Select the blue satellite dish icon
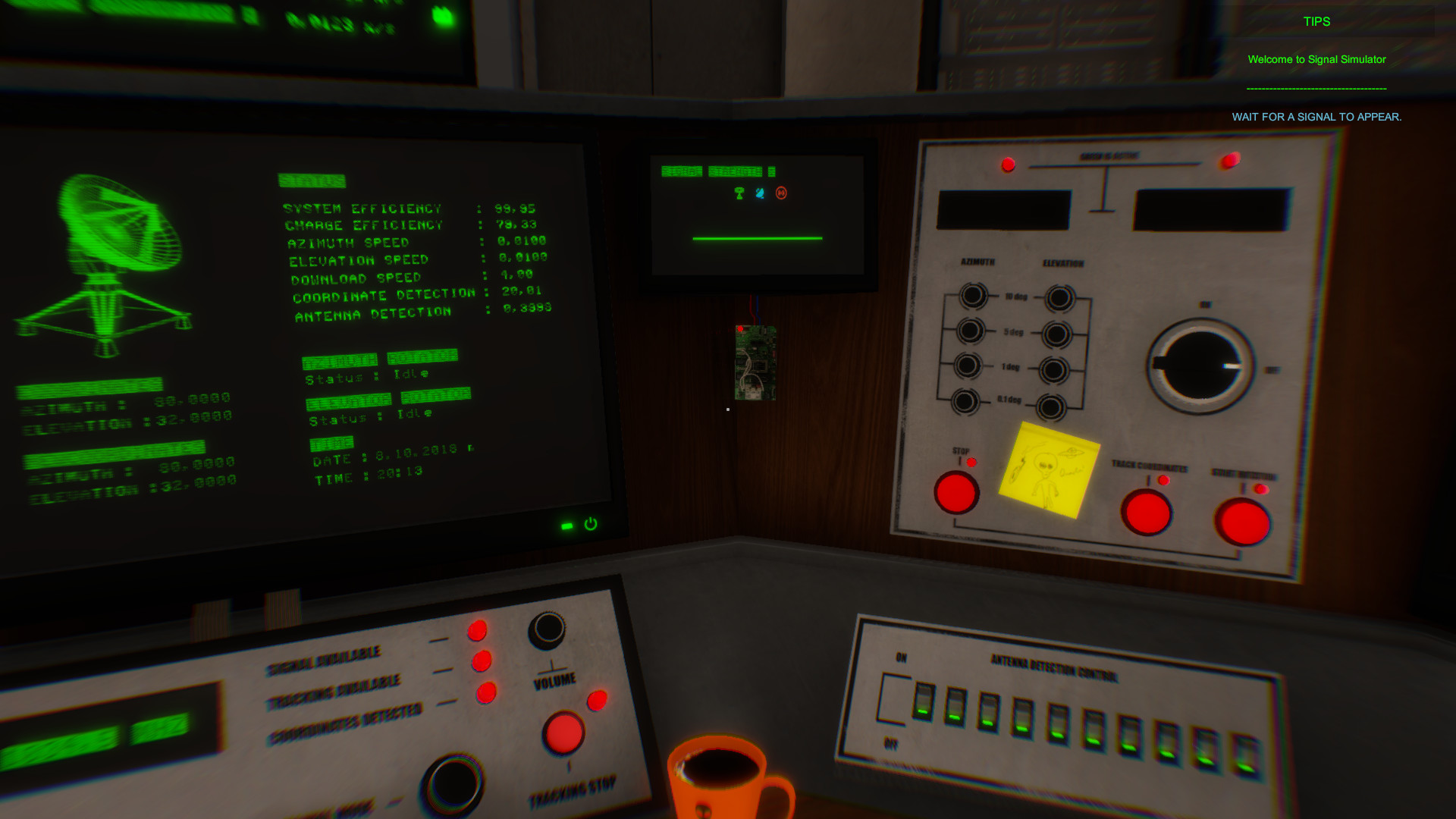 point(760,194)
